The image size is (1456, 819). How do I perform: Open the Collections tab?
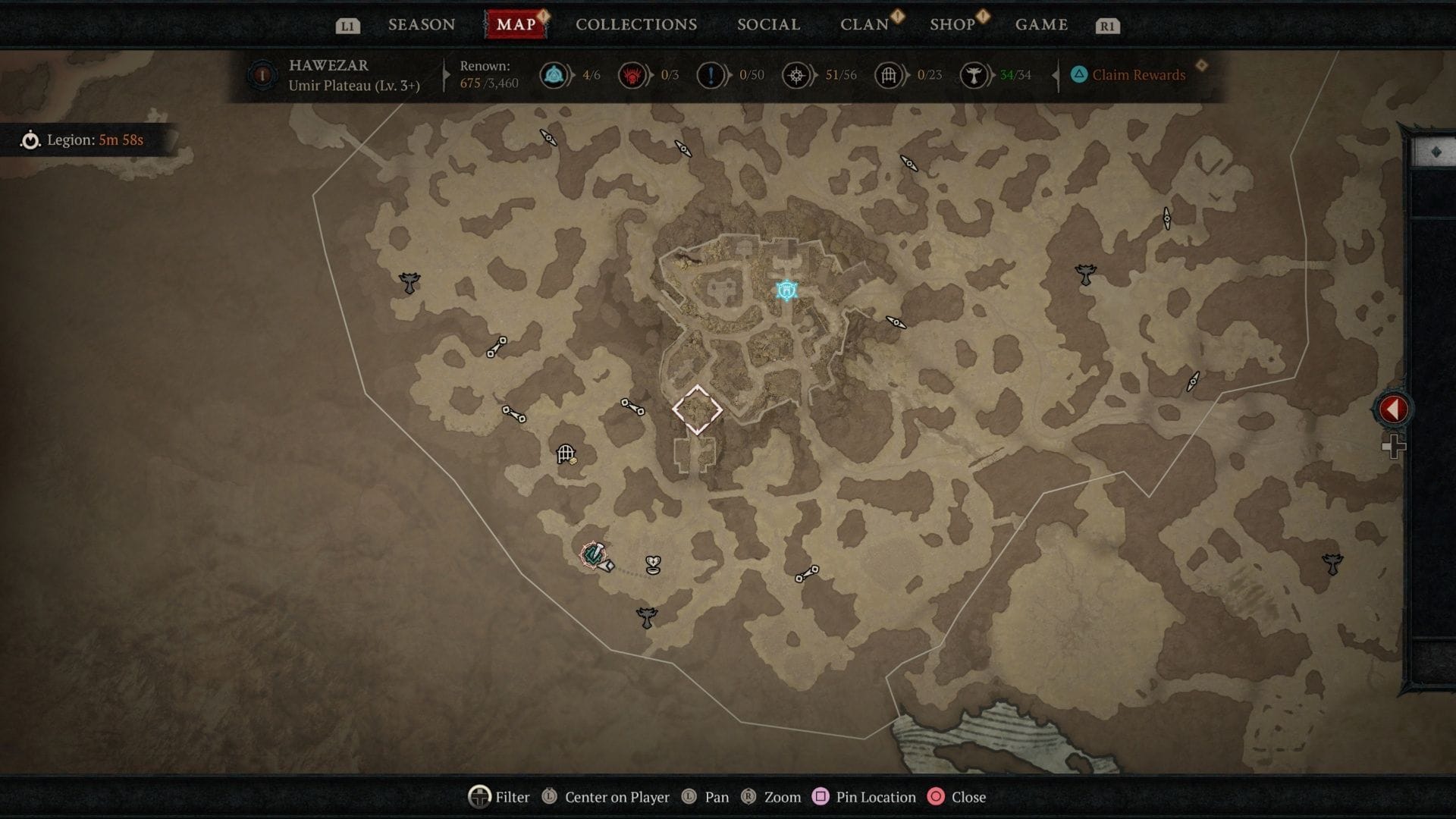[x=635, y=24]
